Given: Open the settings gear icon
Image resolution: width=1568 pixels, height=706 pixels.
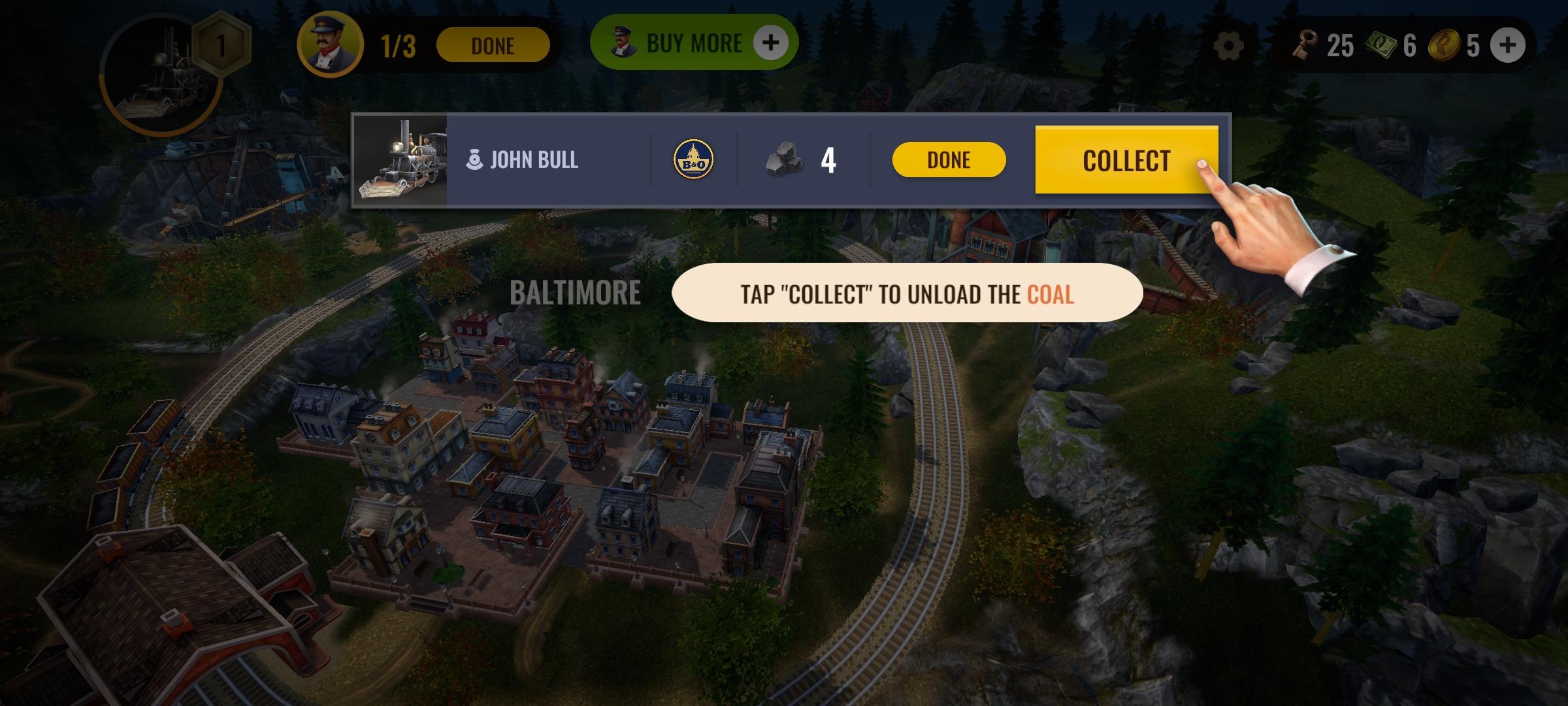Looking at the screenshot, I should 1230,44.
